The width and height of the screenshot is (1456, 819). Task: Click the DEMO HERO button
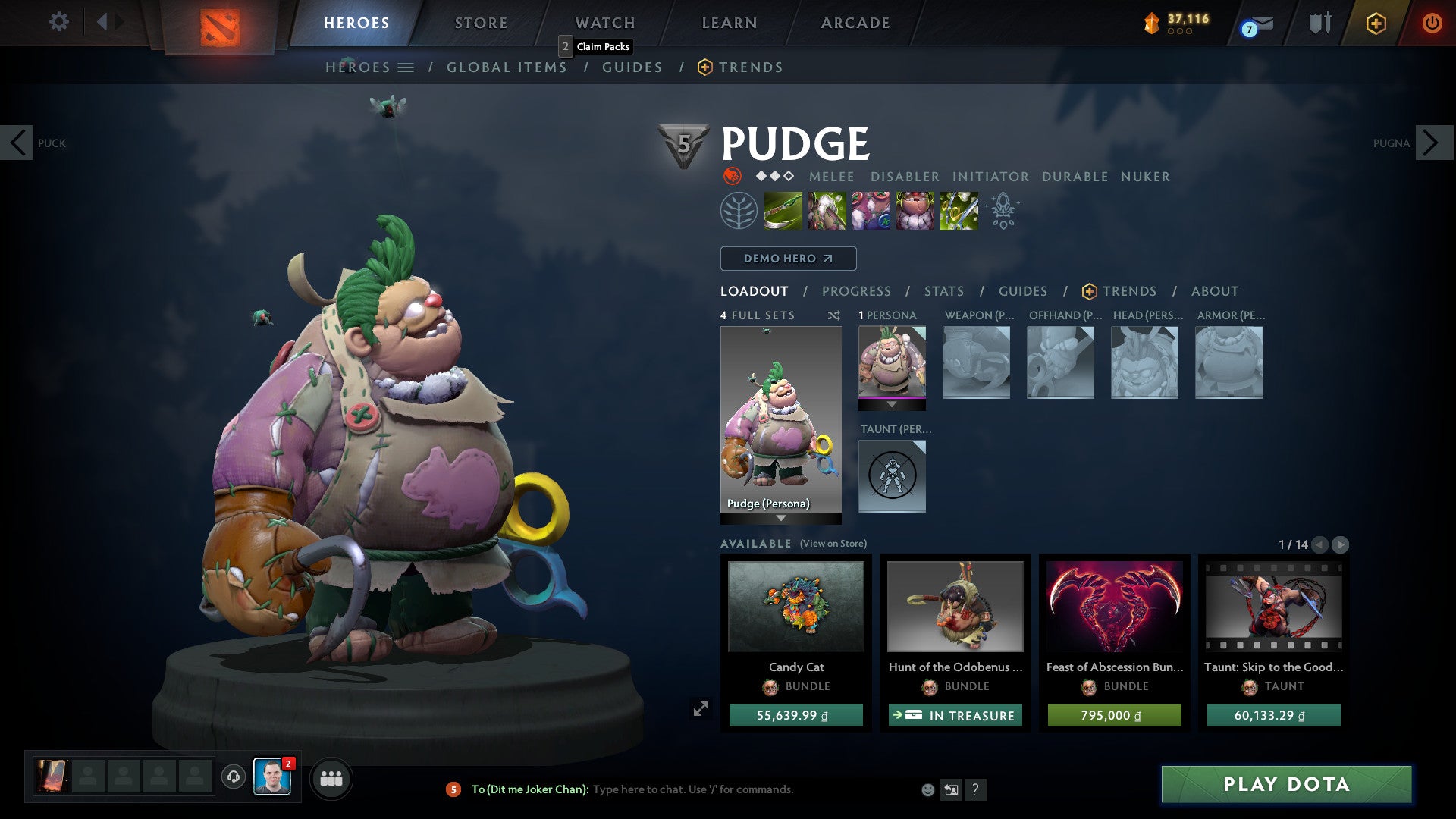787,259
